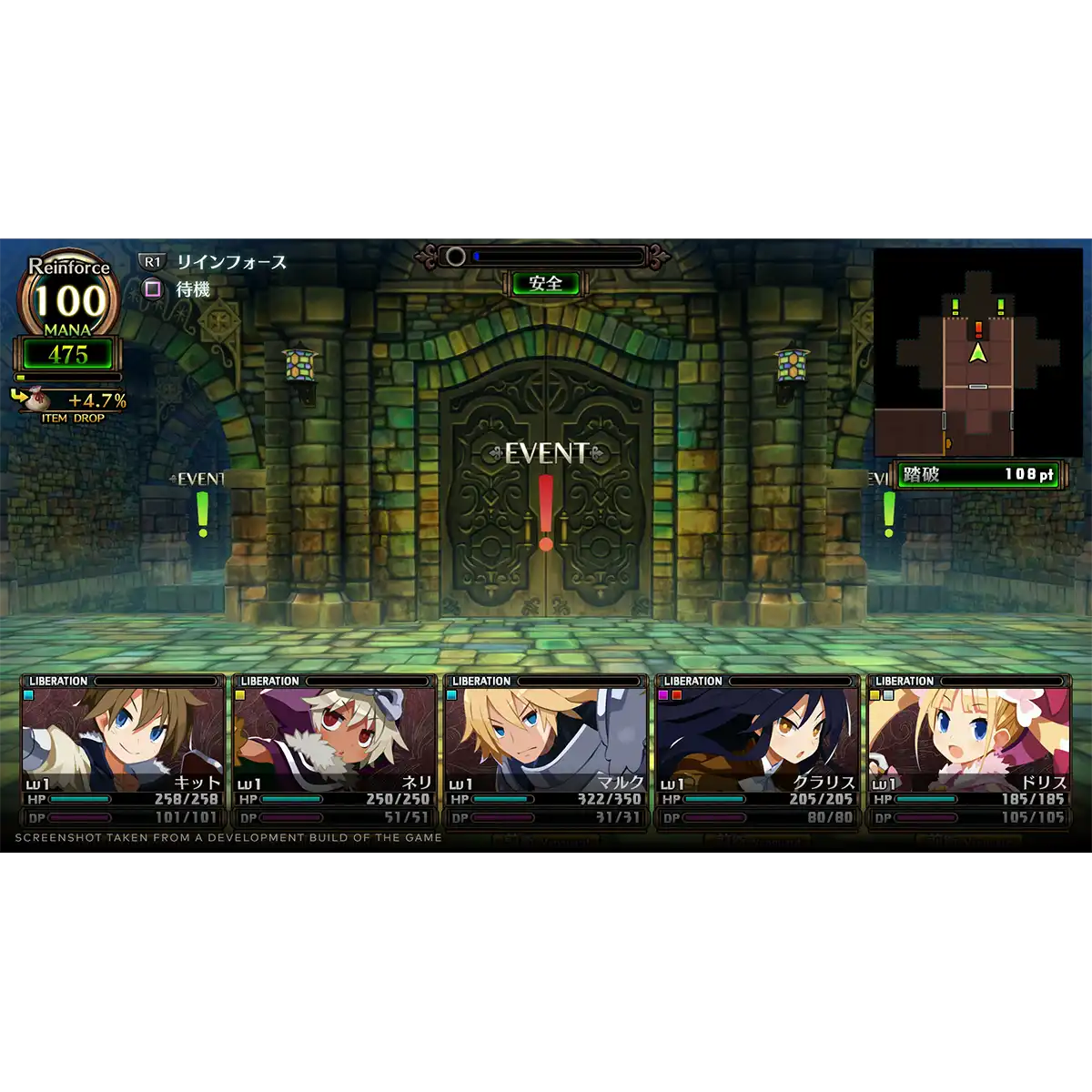Choose the 待機 wait command

[192, 289]
